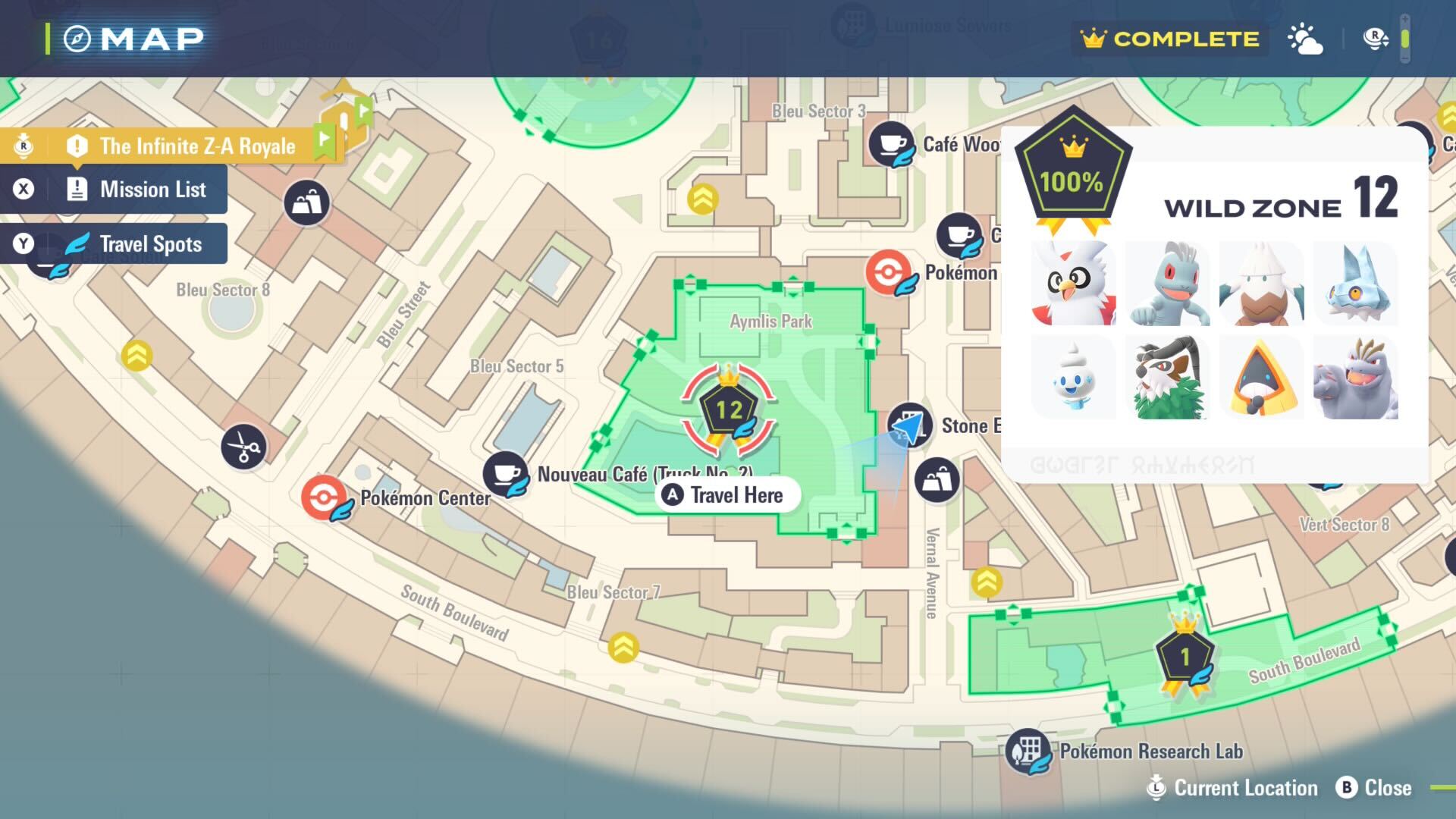Select the Café Woof coffee cup marker

pyautogui.click(x=892, y=143)
